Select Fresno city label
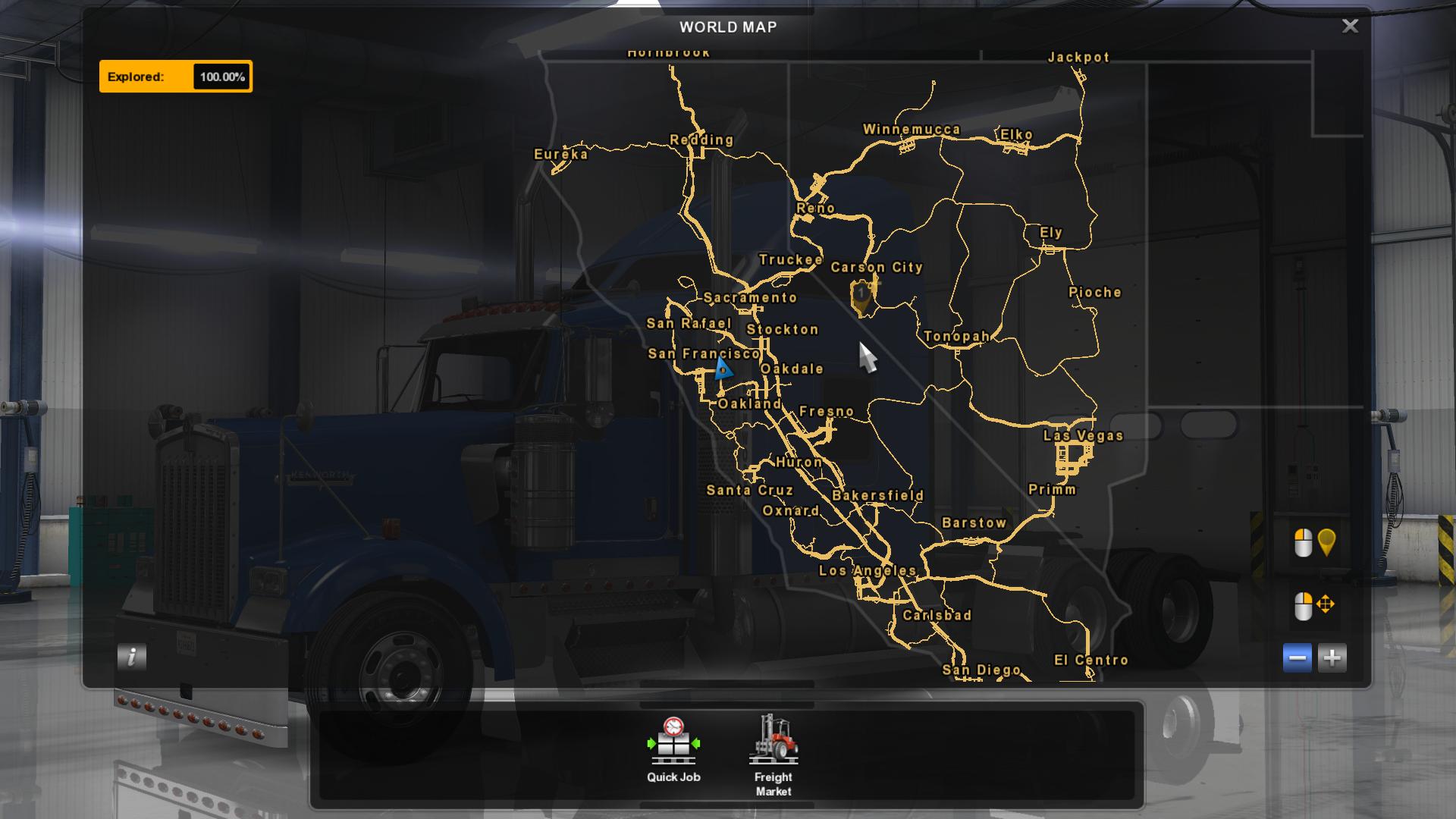1456x819 pixels. 827,412
